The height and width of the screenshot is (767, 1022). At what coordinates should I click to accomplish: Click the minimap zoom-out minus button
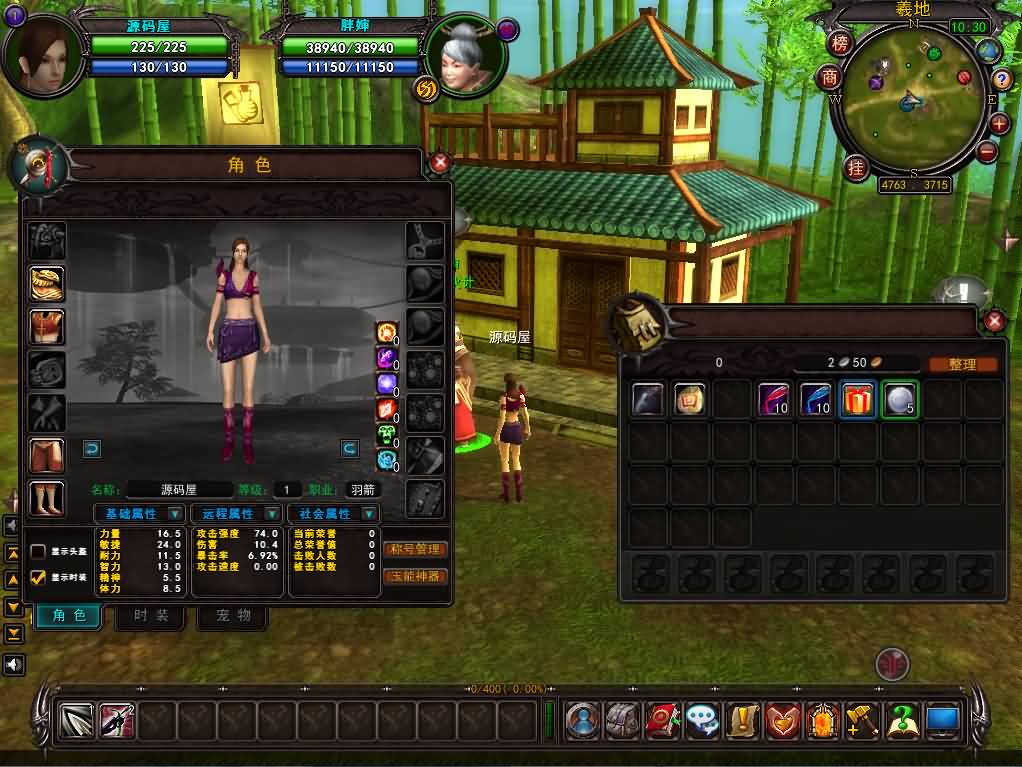click(x=987, y=152)
